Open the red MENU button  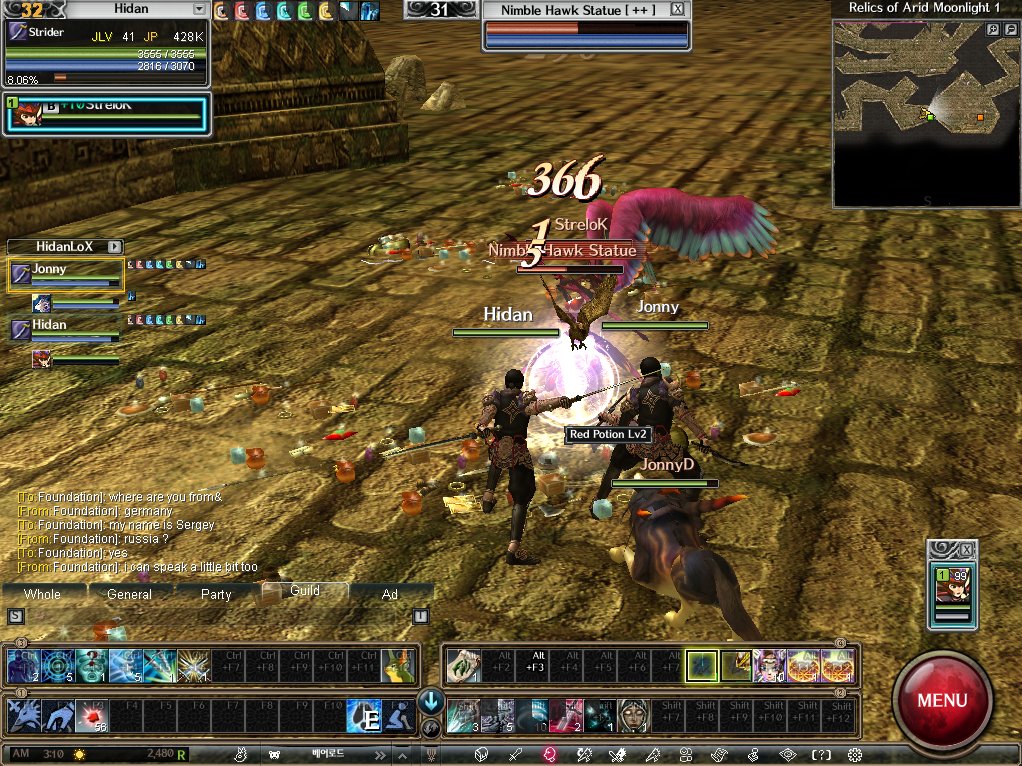point(942,699)
